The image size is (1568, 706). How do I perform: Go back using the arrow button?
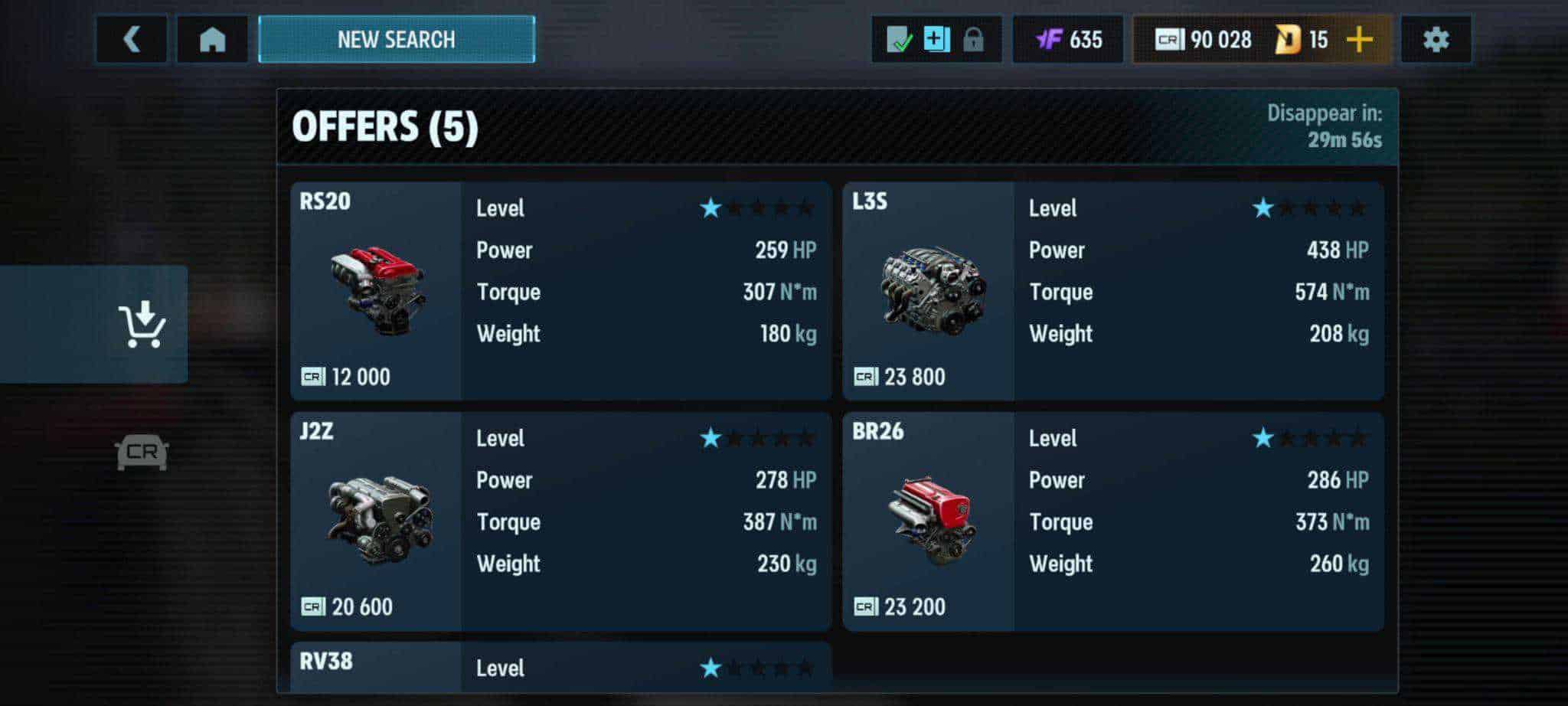coord(132,39)
